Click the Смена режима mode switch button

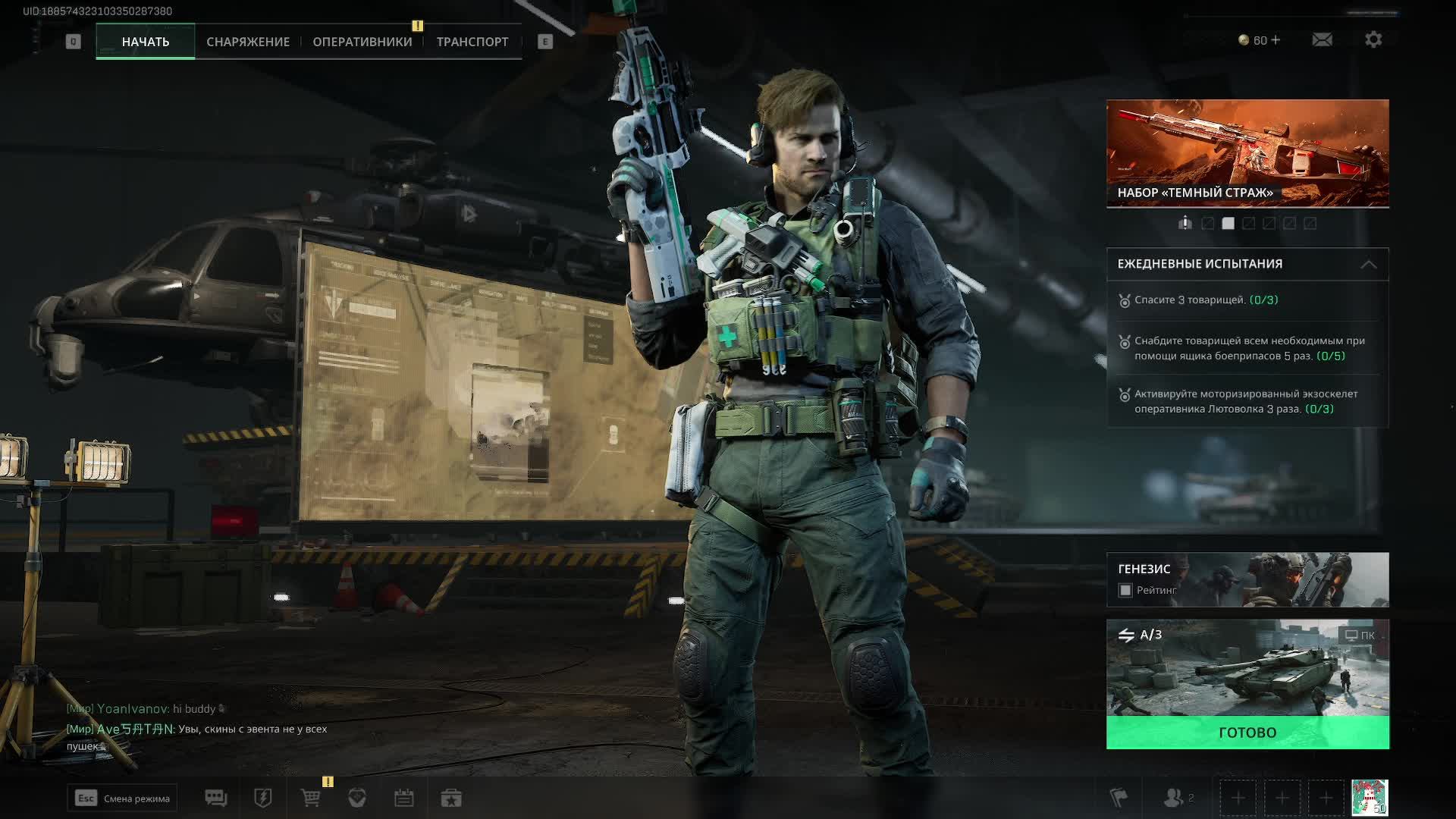(122, 798)
